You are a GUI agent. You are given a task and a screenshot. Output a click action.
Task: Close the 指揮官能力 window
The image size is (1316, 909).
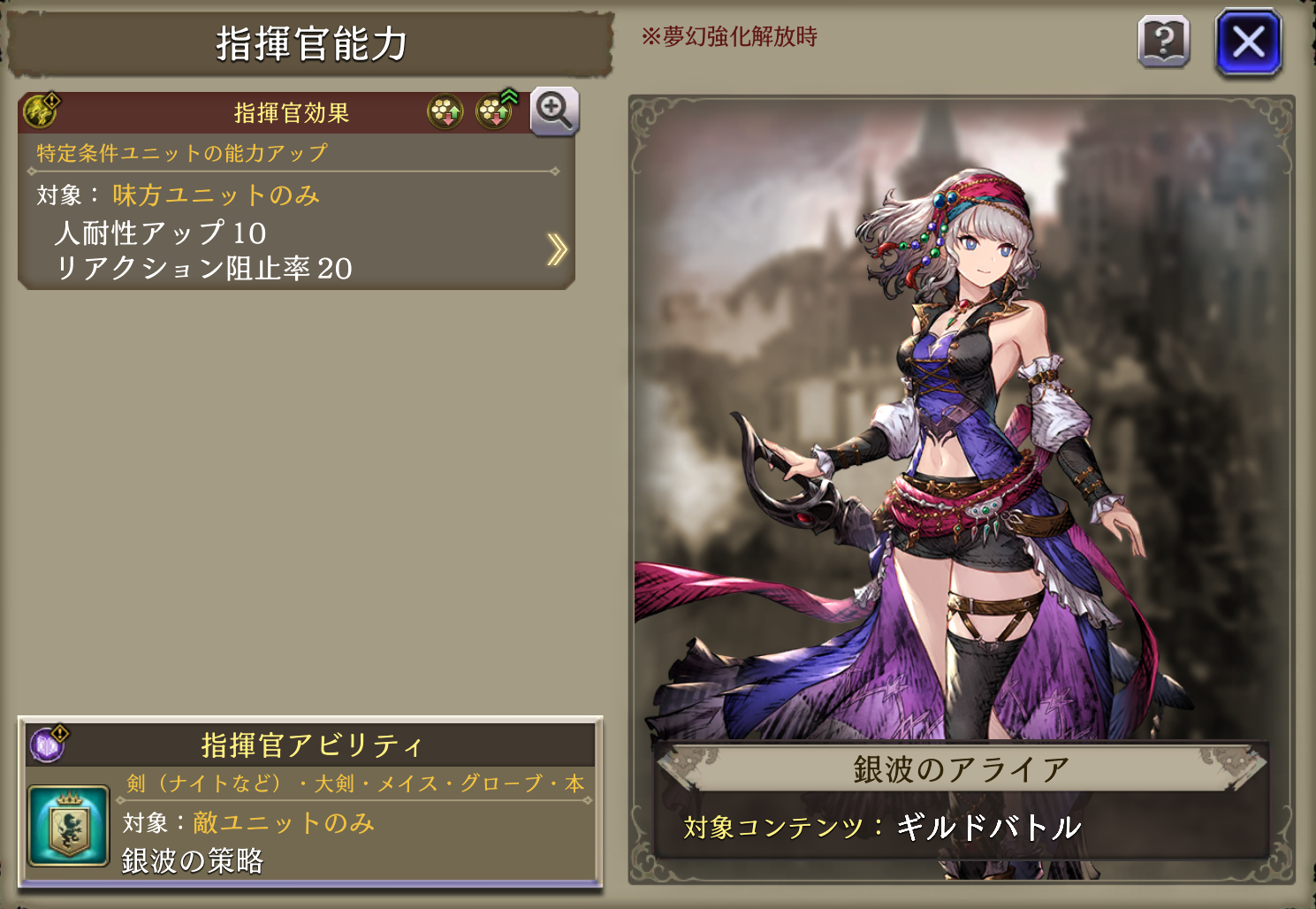click(x=1248, y=42)
